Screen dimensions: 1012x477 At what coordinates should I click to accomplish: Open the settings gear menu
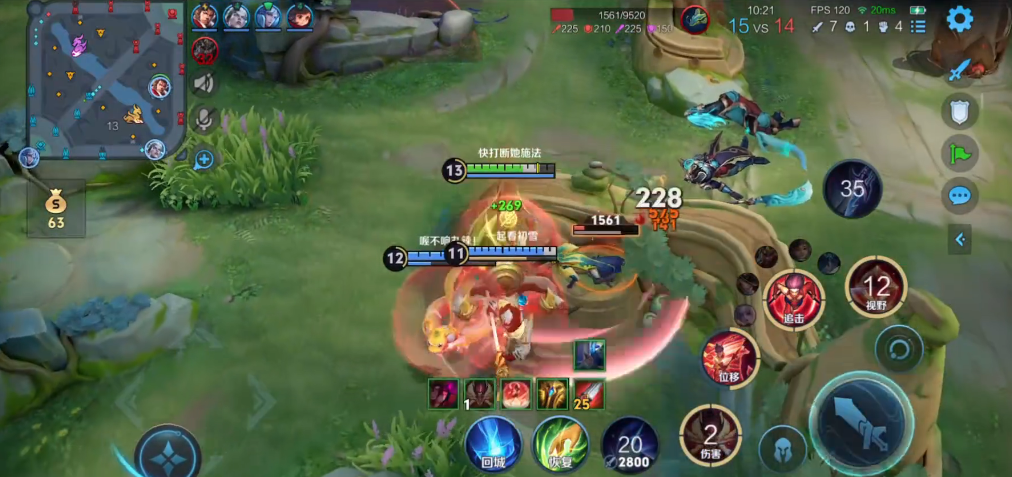click(960, 19)
